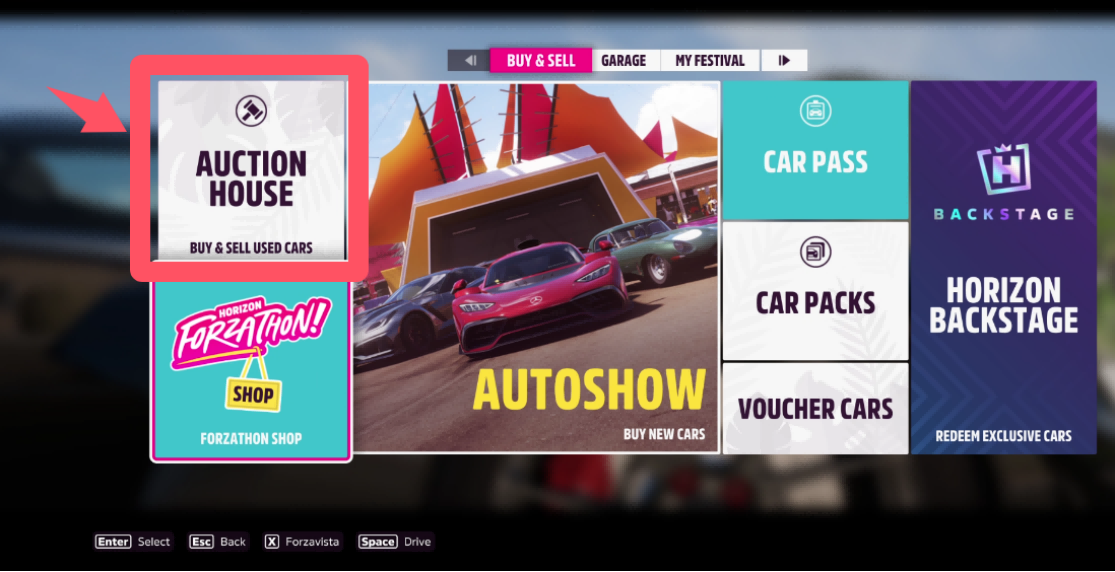This screenshot has width=1115, height=572.
Task: Choose the Voucher Cars tile
Action: point(815,408)
